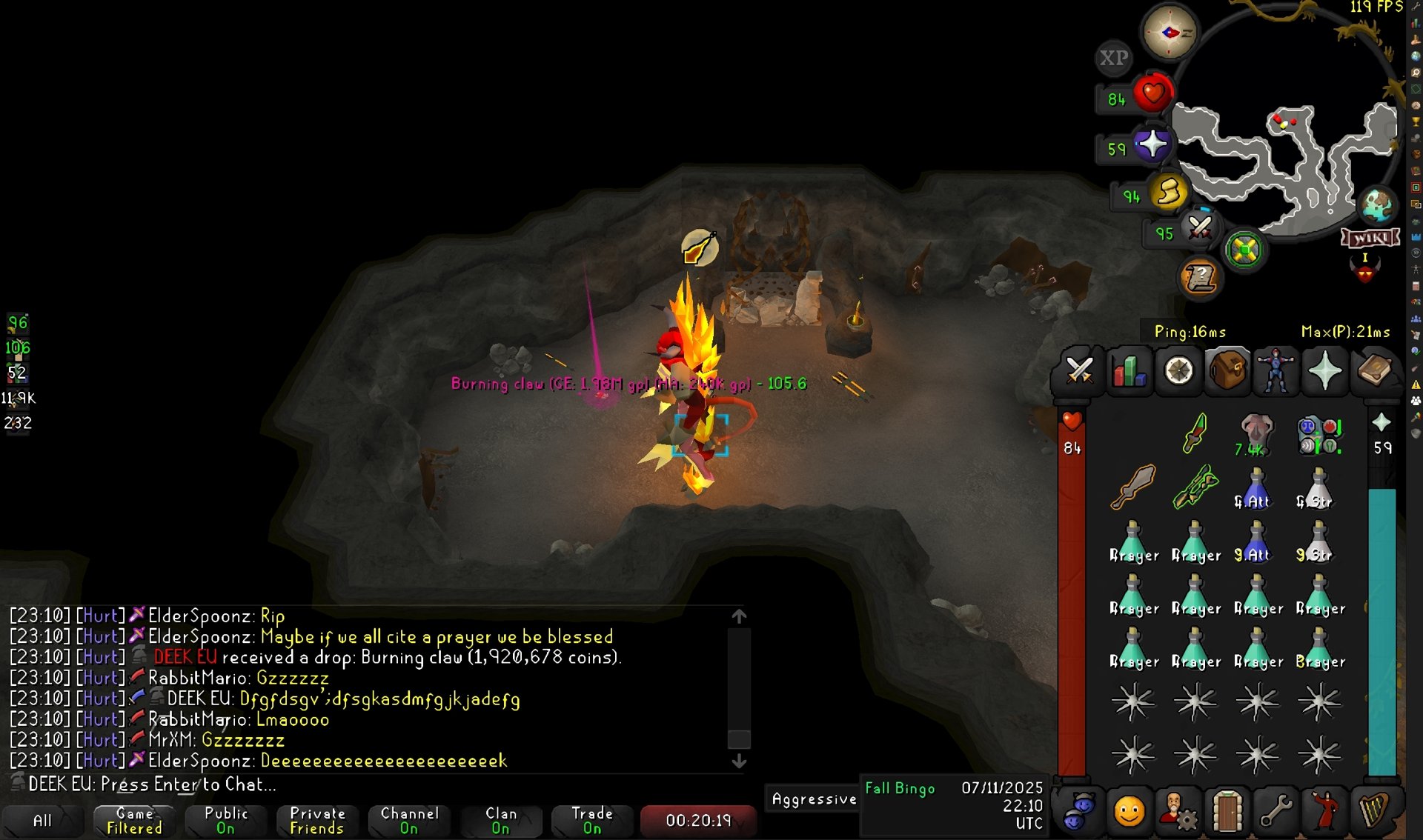The height and width of the screenshot is (840, 1423).
Task: Open the wrench Settings tab
Action: pos(1276,810)
